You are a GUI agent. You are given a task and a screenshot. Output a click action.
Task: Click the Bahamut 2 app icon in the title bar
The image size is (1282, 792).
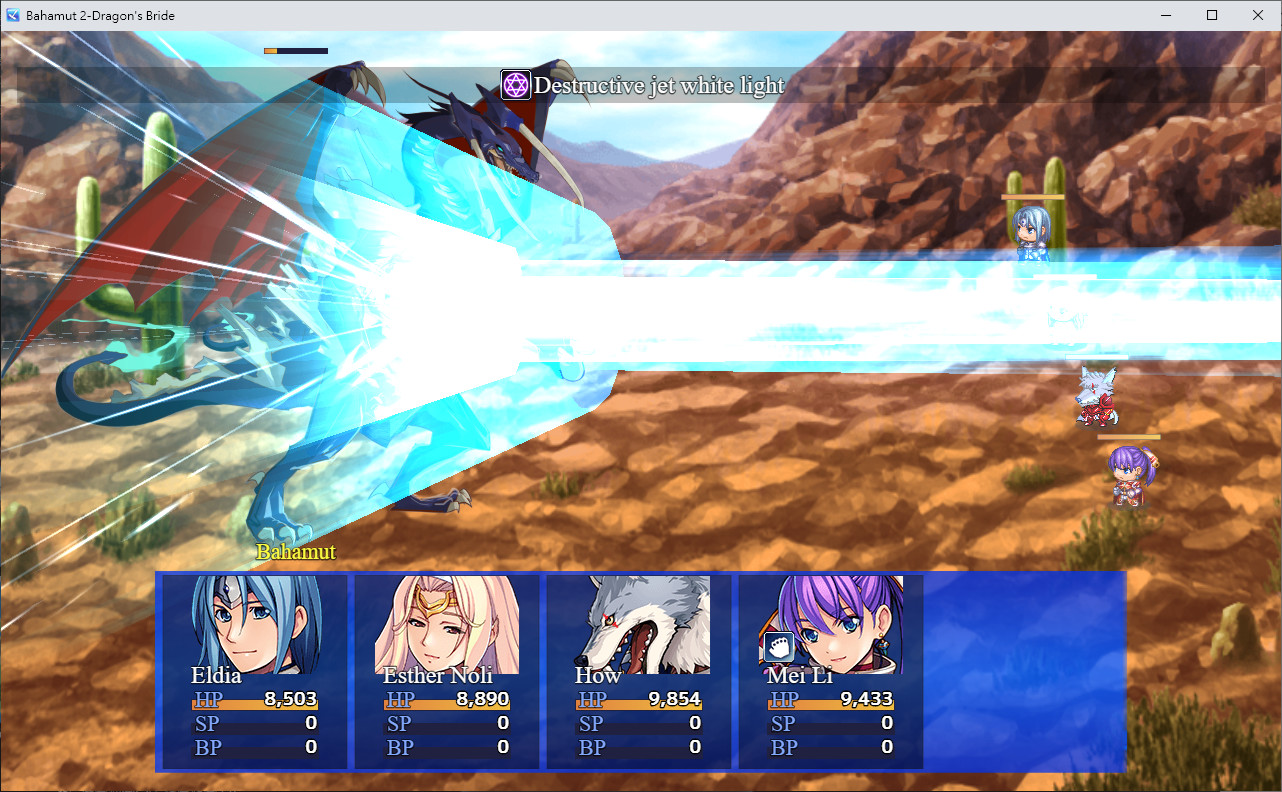point(11,15)
